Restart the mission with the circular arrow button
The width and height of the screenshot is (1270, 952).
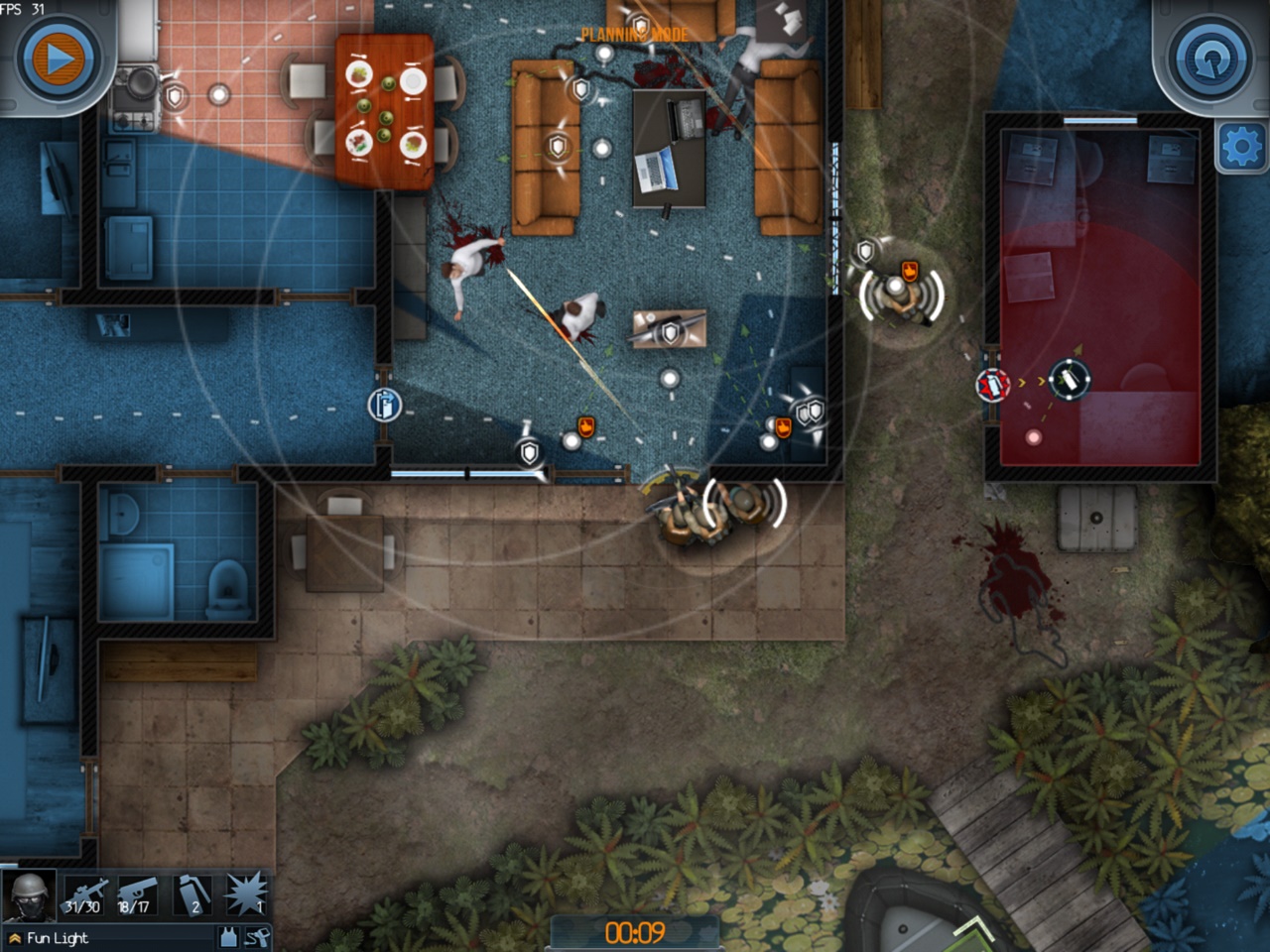click(x=1209, y=59)
